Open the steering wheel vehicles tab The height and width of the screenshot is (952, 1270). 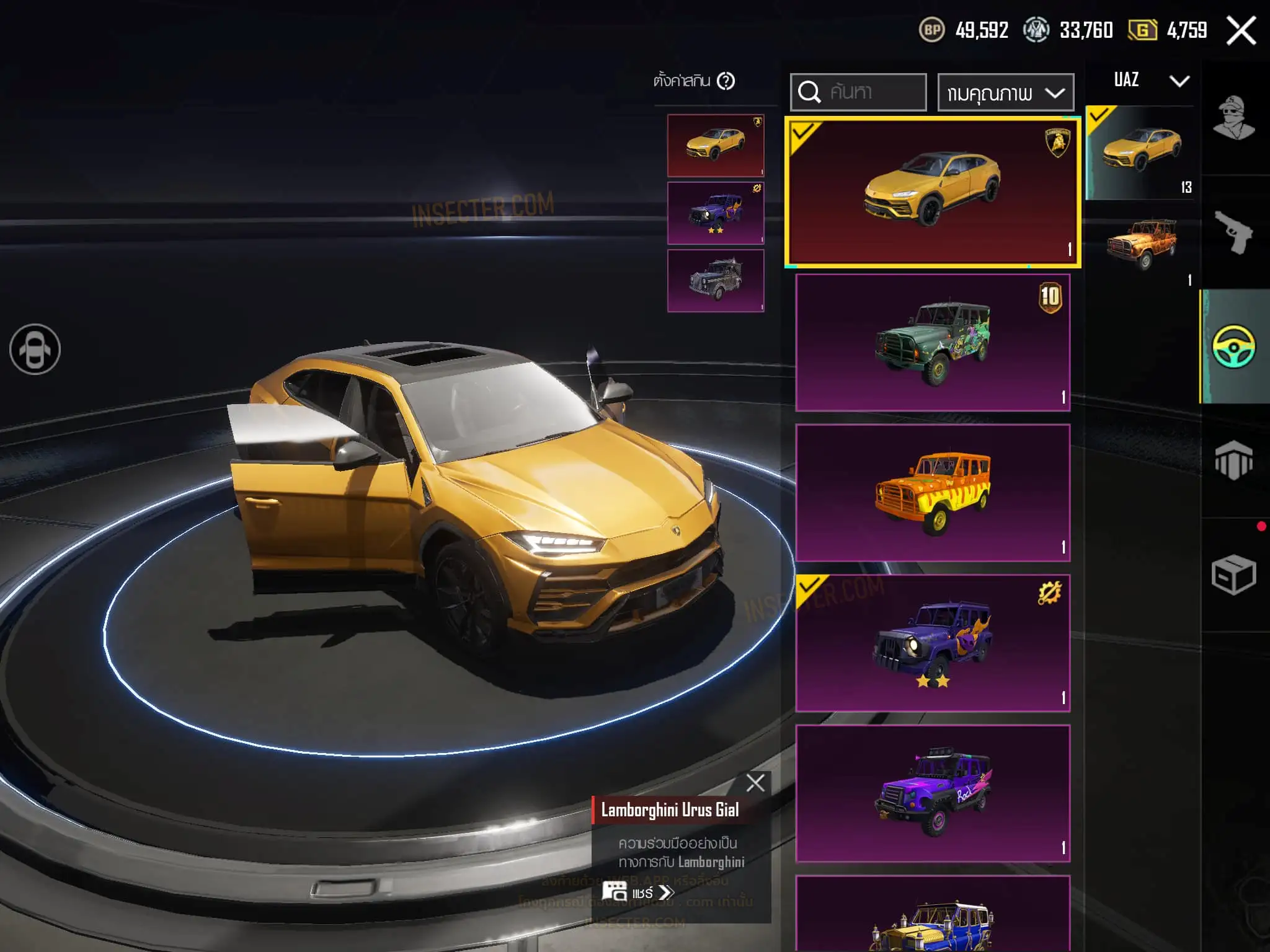point(1233,346)
